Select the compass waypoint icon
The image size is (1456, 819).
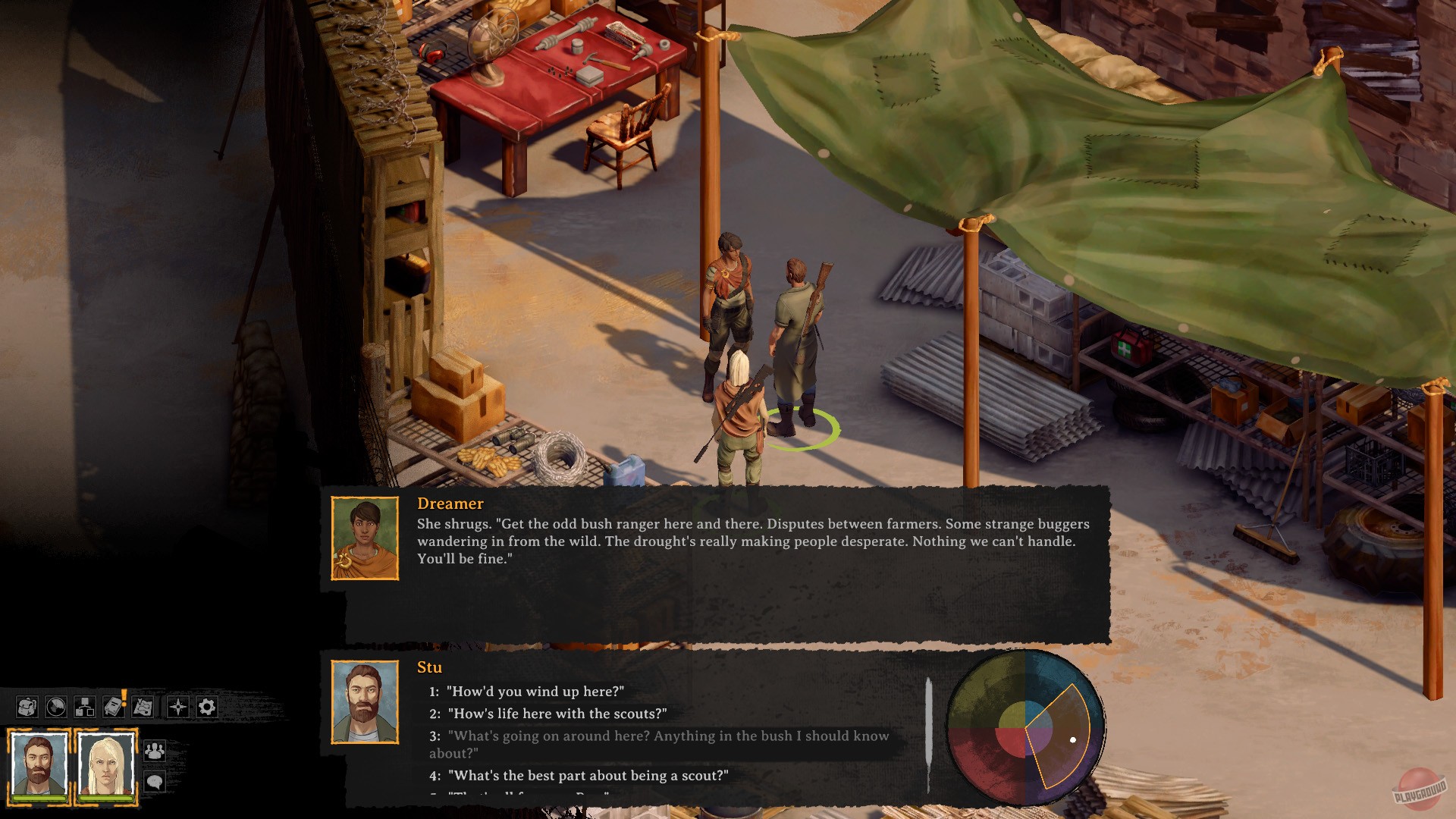(x=178, y=706)
